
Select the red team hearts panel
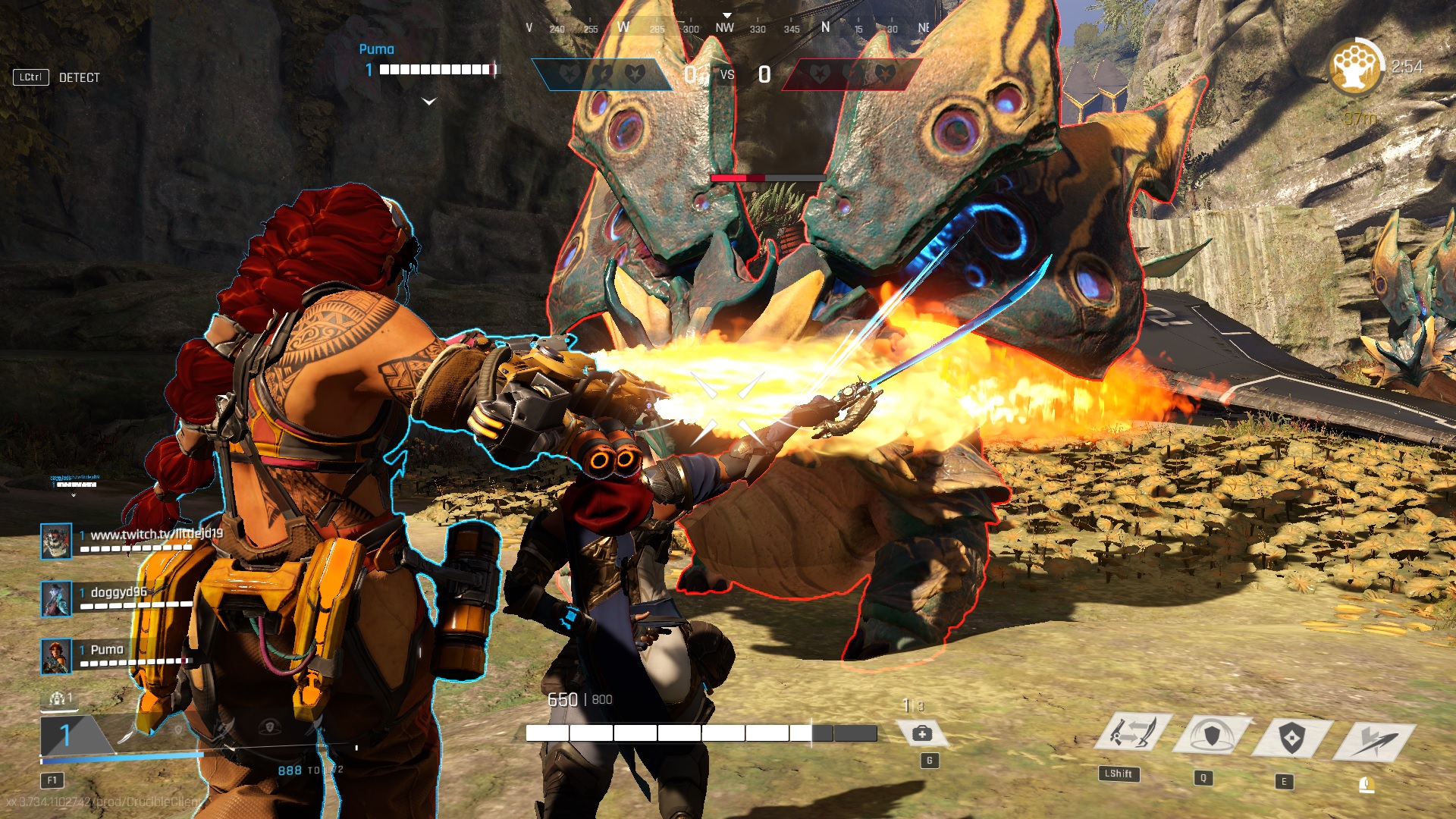(x=851, y=74)
